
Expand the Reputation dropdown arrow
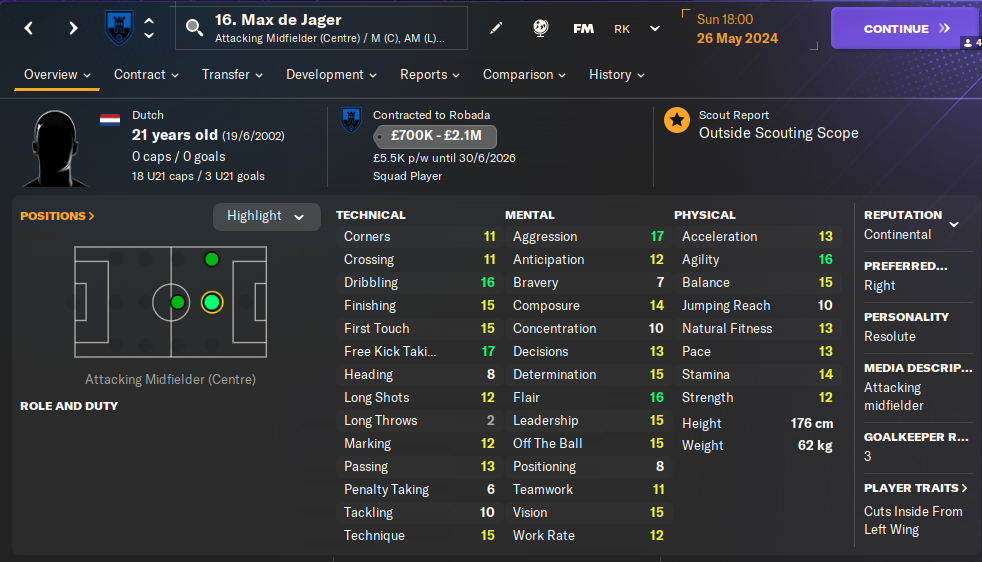click(954, 224)
